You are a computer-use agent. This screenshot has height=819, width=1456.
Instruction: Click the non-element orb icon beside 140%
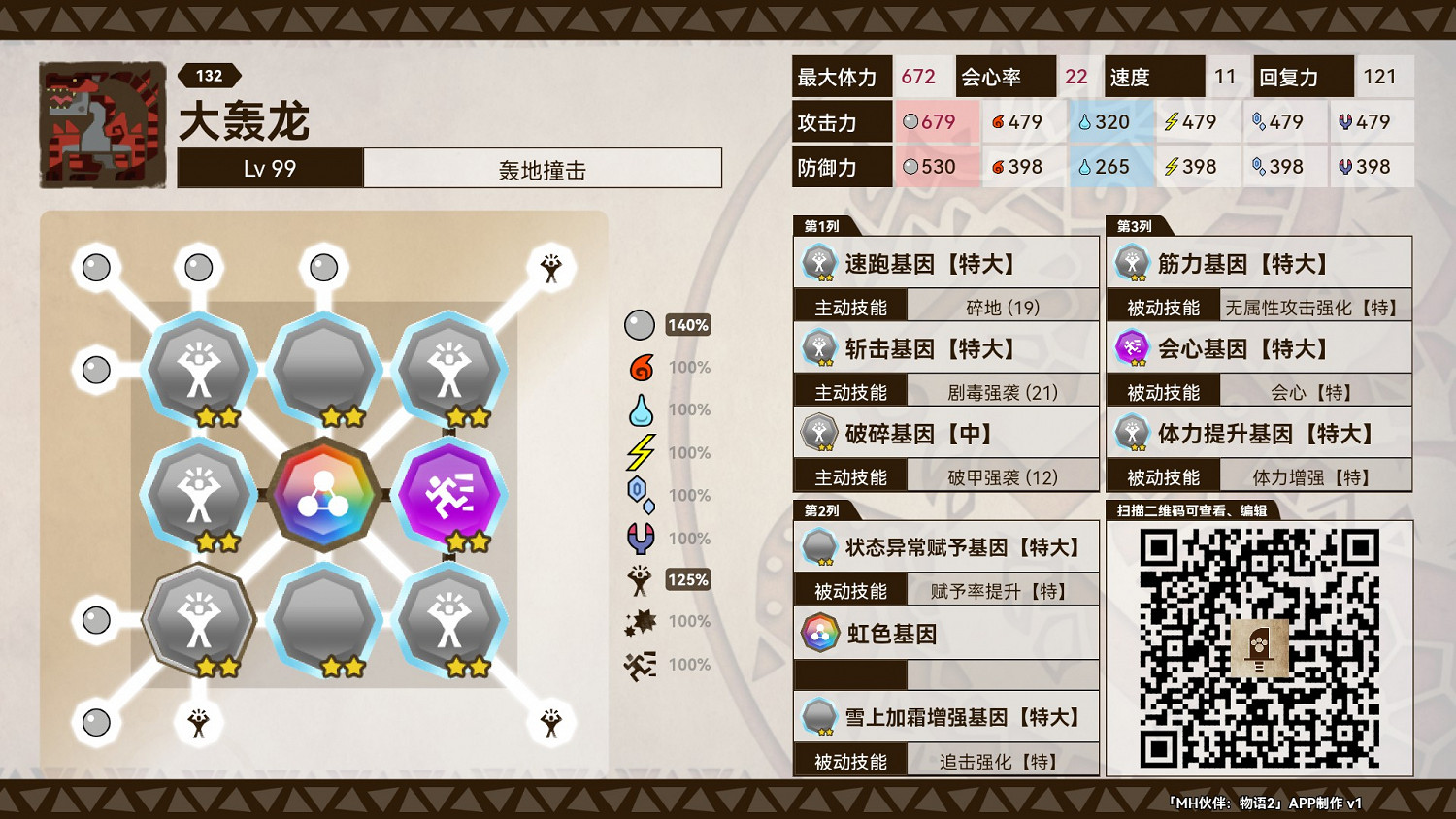641,324
